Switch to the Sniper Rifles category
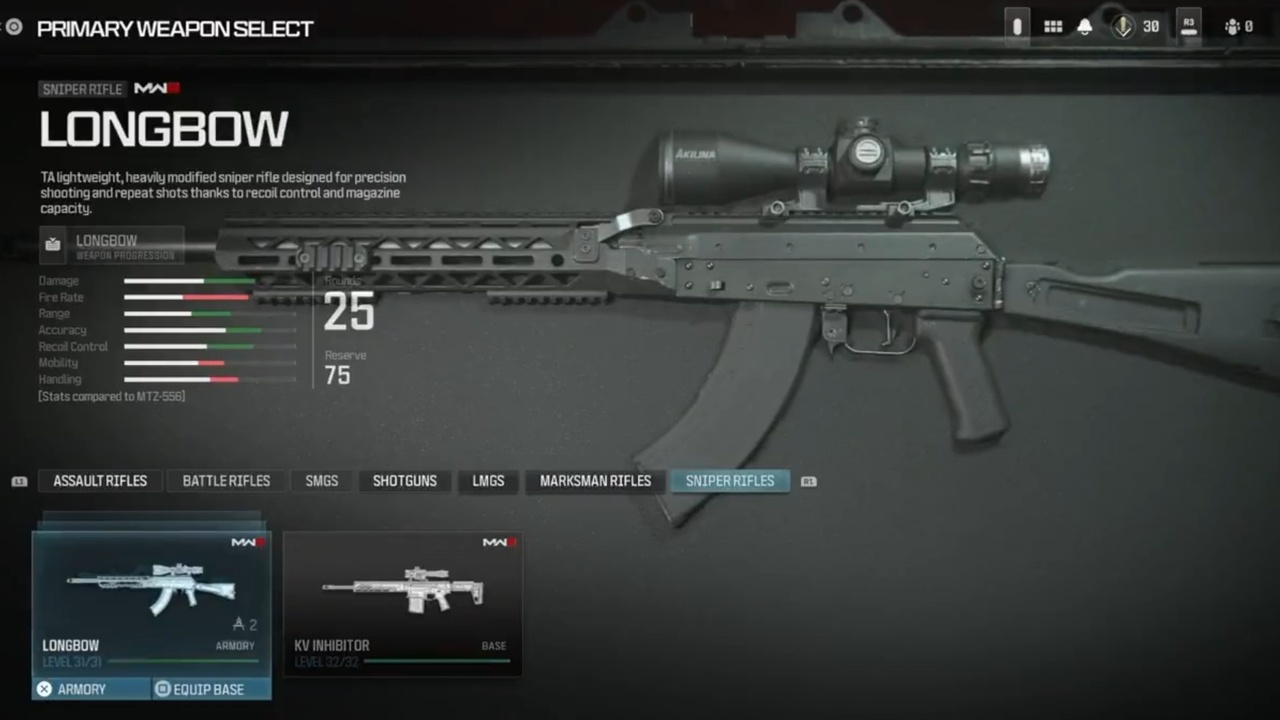Screen dimensions: 1280x720 click(730, 481)
